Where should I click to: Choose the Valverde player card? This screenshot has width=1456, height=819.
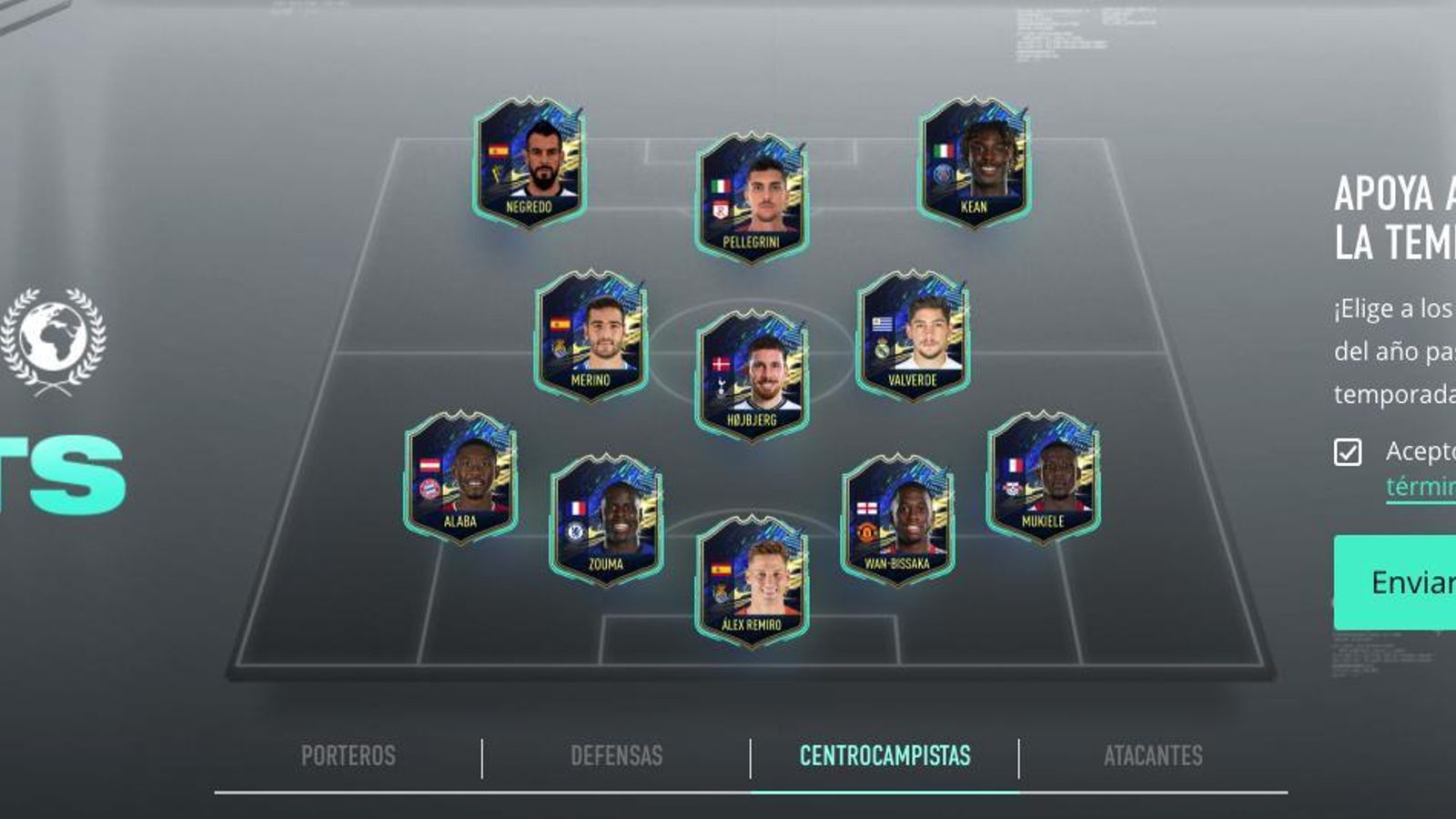tap(913, 337)
